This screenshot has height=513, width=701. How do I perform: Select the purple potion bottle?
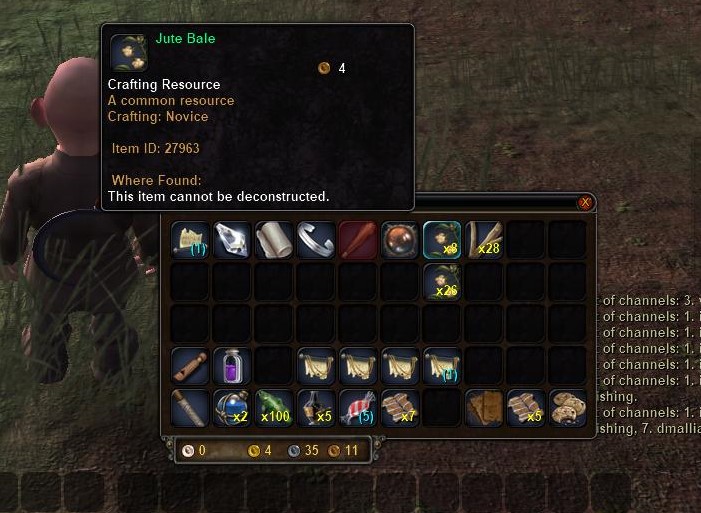point(231,365)
